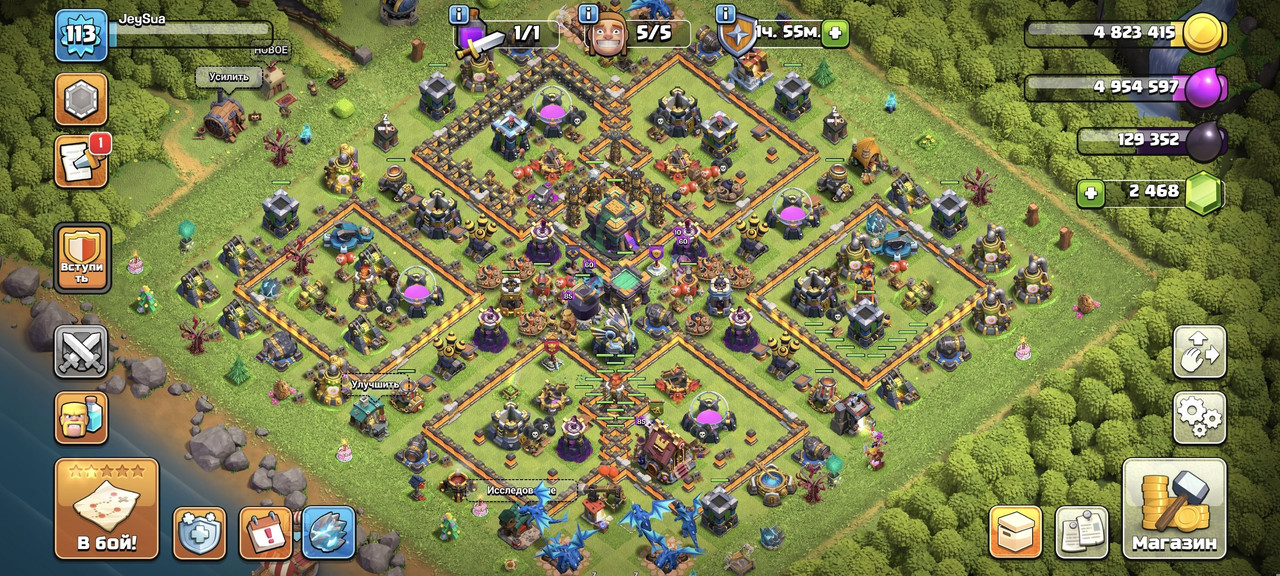Show info for the shield timer

(x=726, y=15)
